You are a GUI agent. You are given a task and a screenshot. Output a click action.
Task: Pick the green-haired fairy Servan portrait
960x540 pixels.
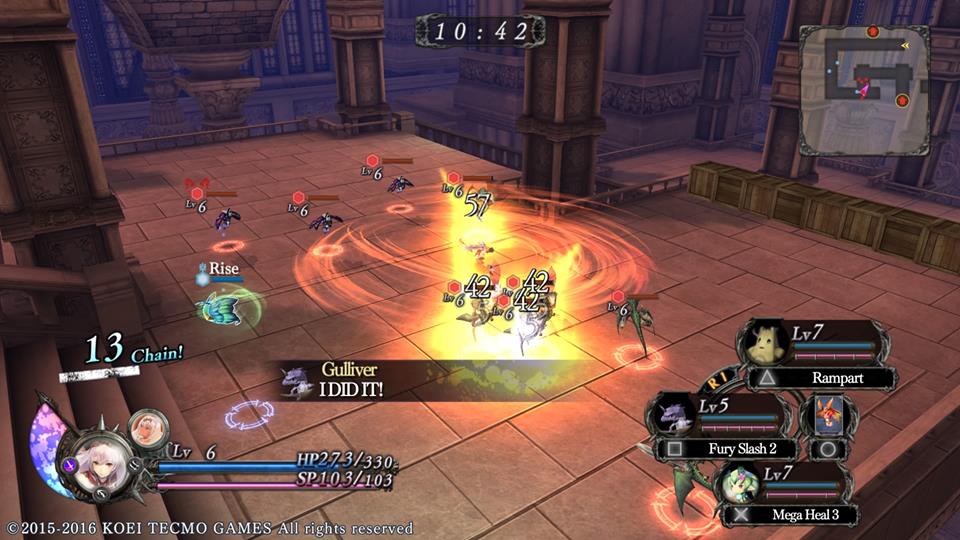(x=741, y=486)
